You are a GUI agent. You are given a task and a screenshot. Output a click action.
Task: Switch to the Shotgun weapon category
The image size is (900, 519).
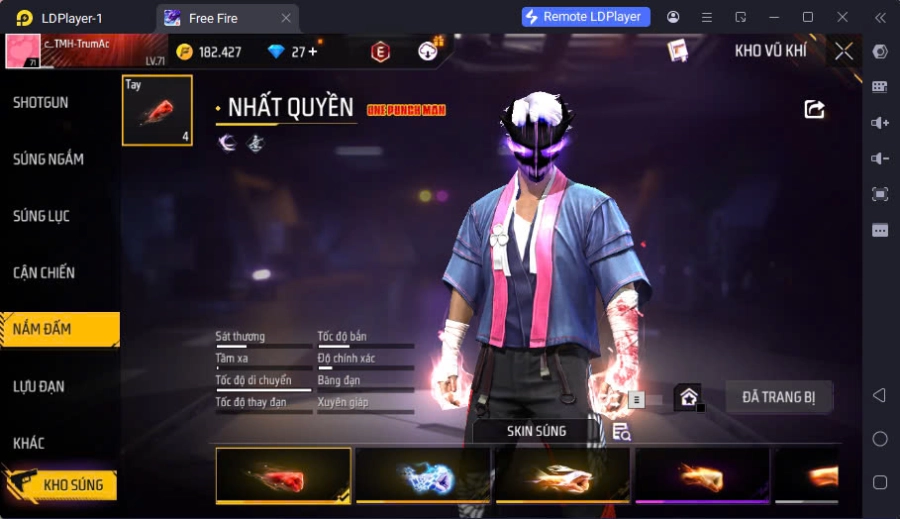click(41, 103)
